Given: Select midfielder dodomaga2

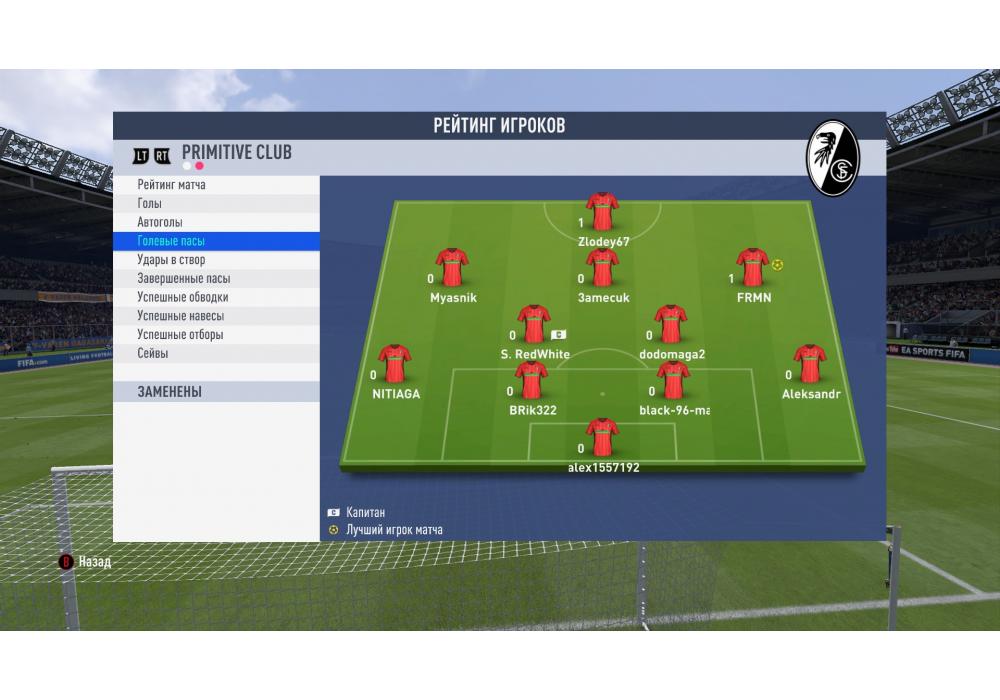Looking at the screenshot, I should 670,324.
